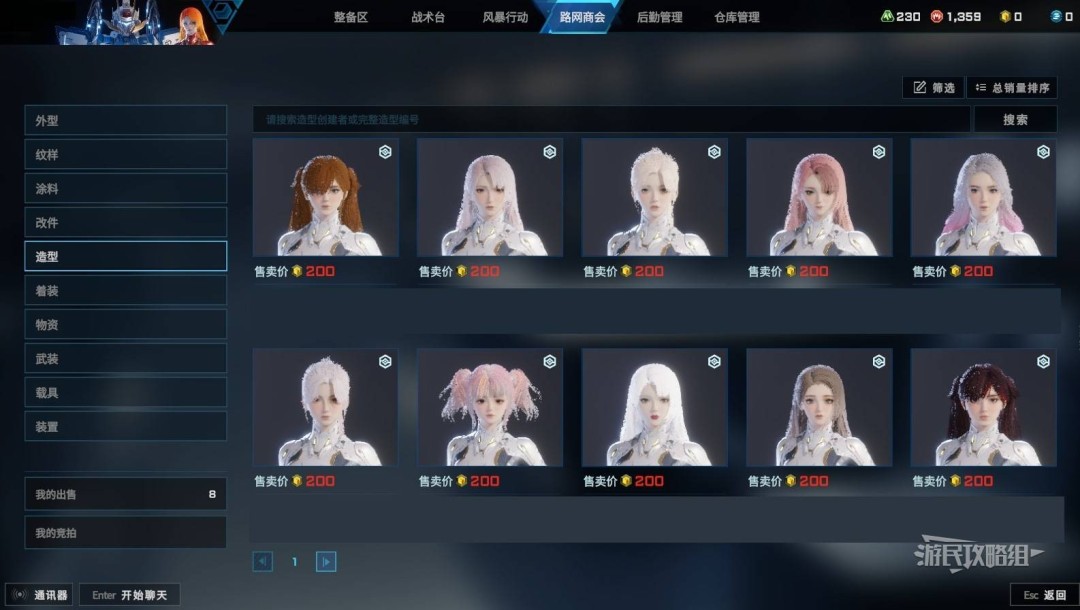Open 我的出售 listings
Image resolution: width=1080 pixels, height=610 pixels.
[x=126, y=495]
